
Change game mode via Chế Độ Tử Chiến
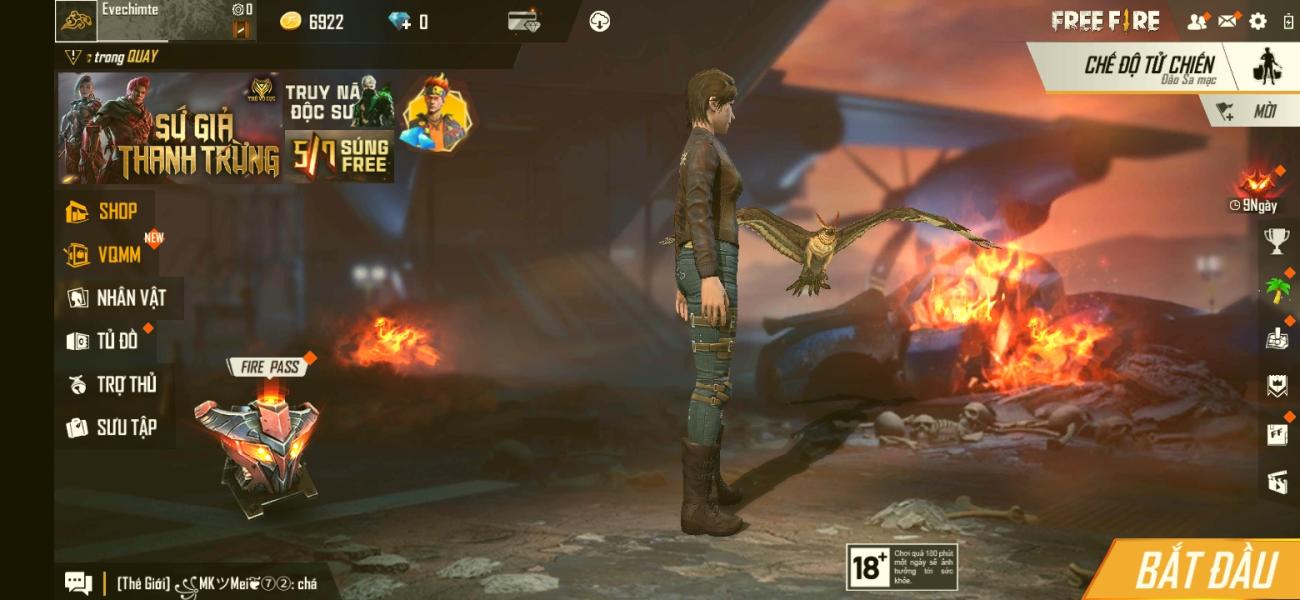pyautogui.click(x=1150, y=66)
